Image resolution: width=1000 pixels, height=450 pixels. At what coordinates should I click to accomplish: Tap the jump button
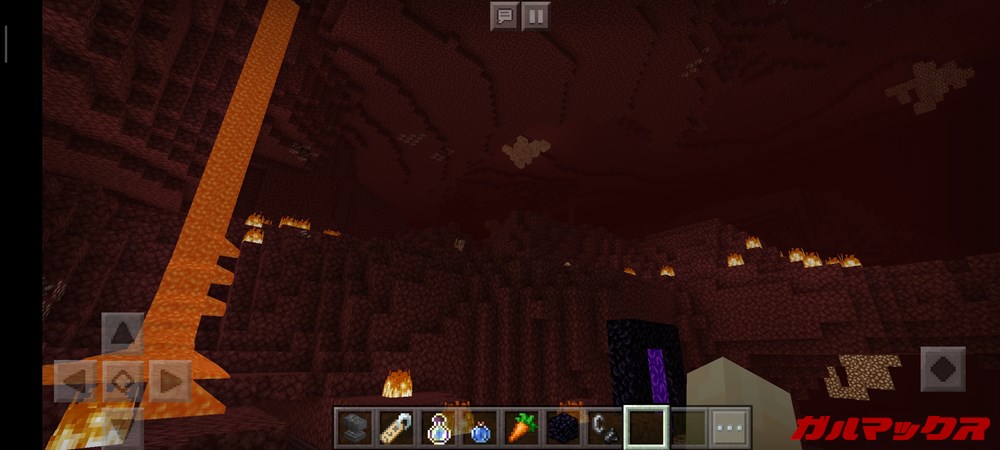(x=942, y=368)
